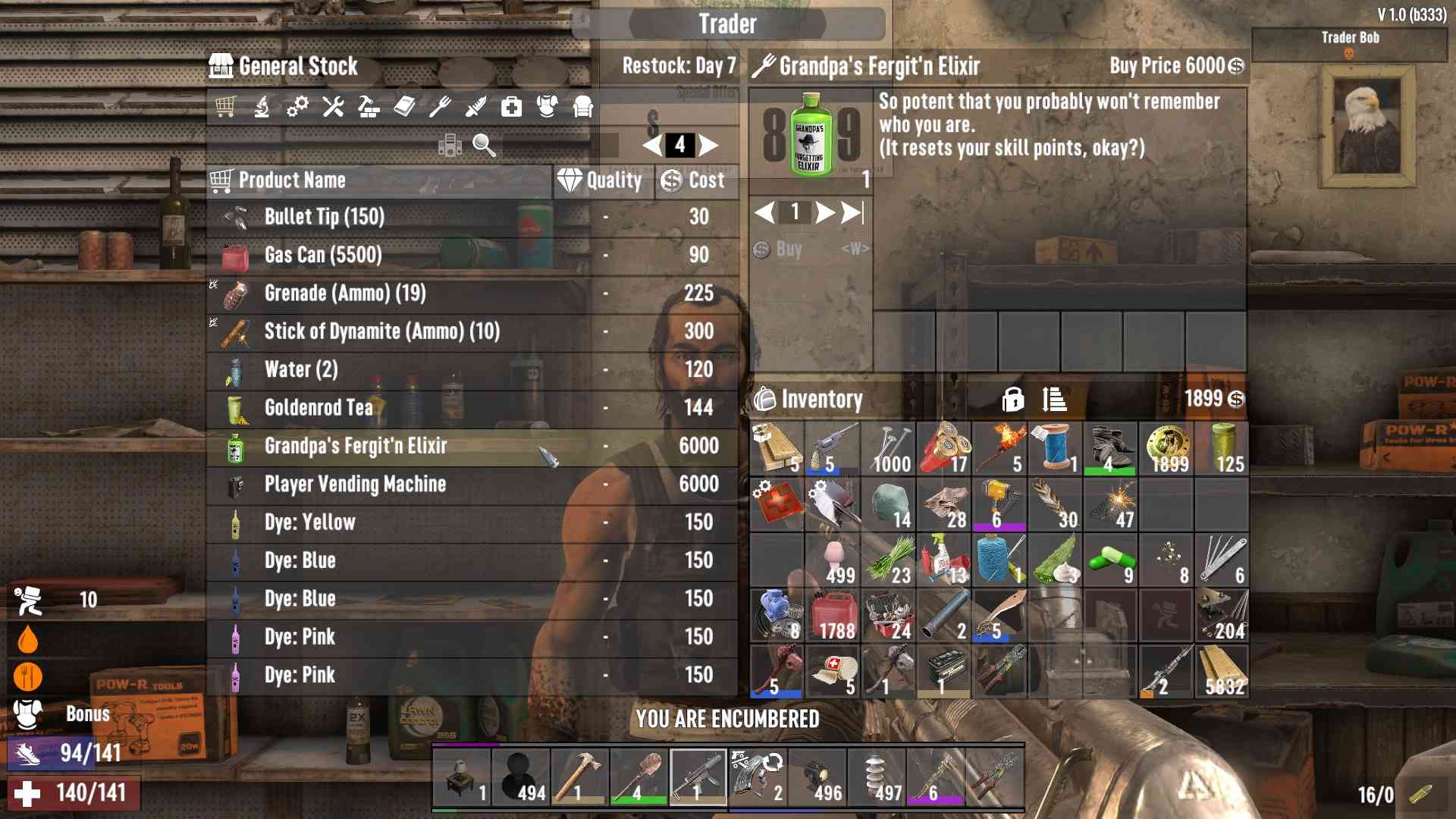This screenshot has width=1456, height=819.
Task: Sort the list by Cost column
Action: (696, 180)
